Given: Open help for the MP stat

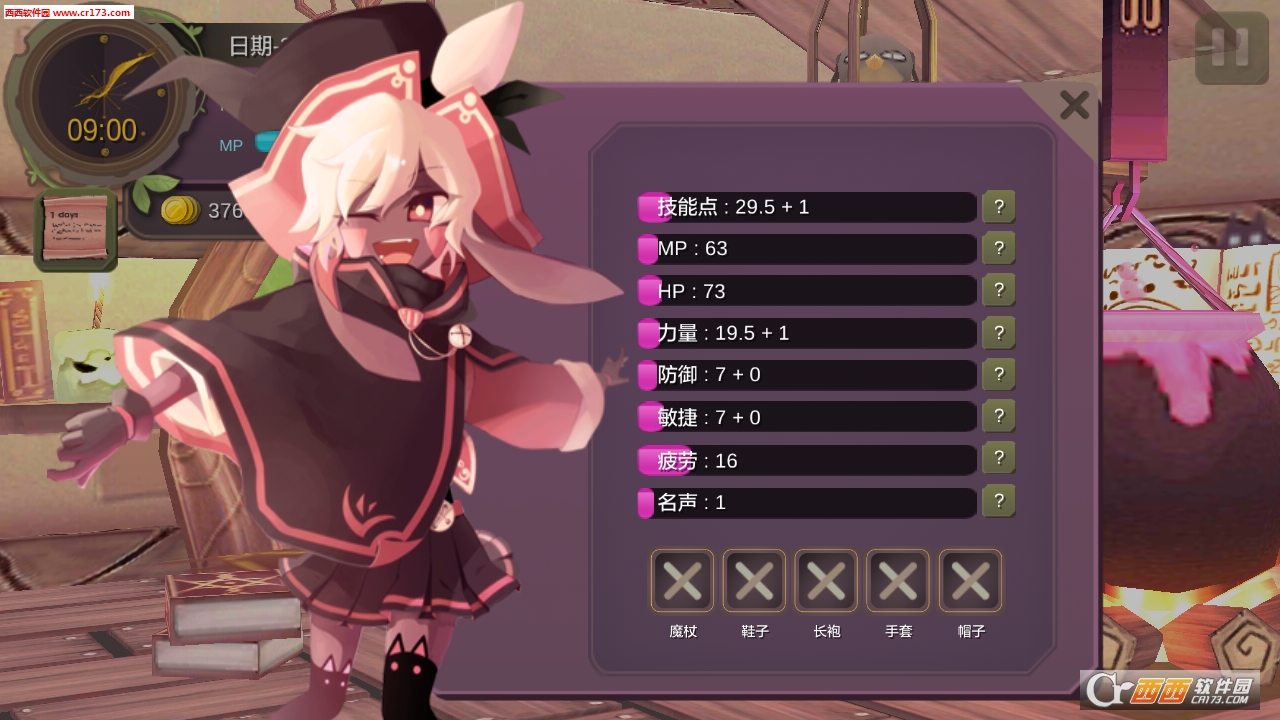Looking at the screenshot, I should tap(998, 248).
